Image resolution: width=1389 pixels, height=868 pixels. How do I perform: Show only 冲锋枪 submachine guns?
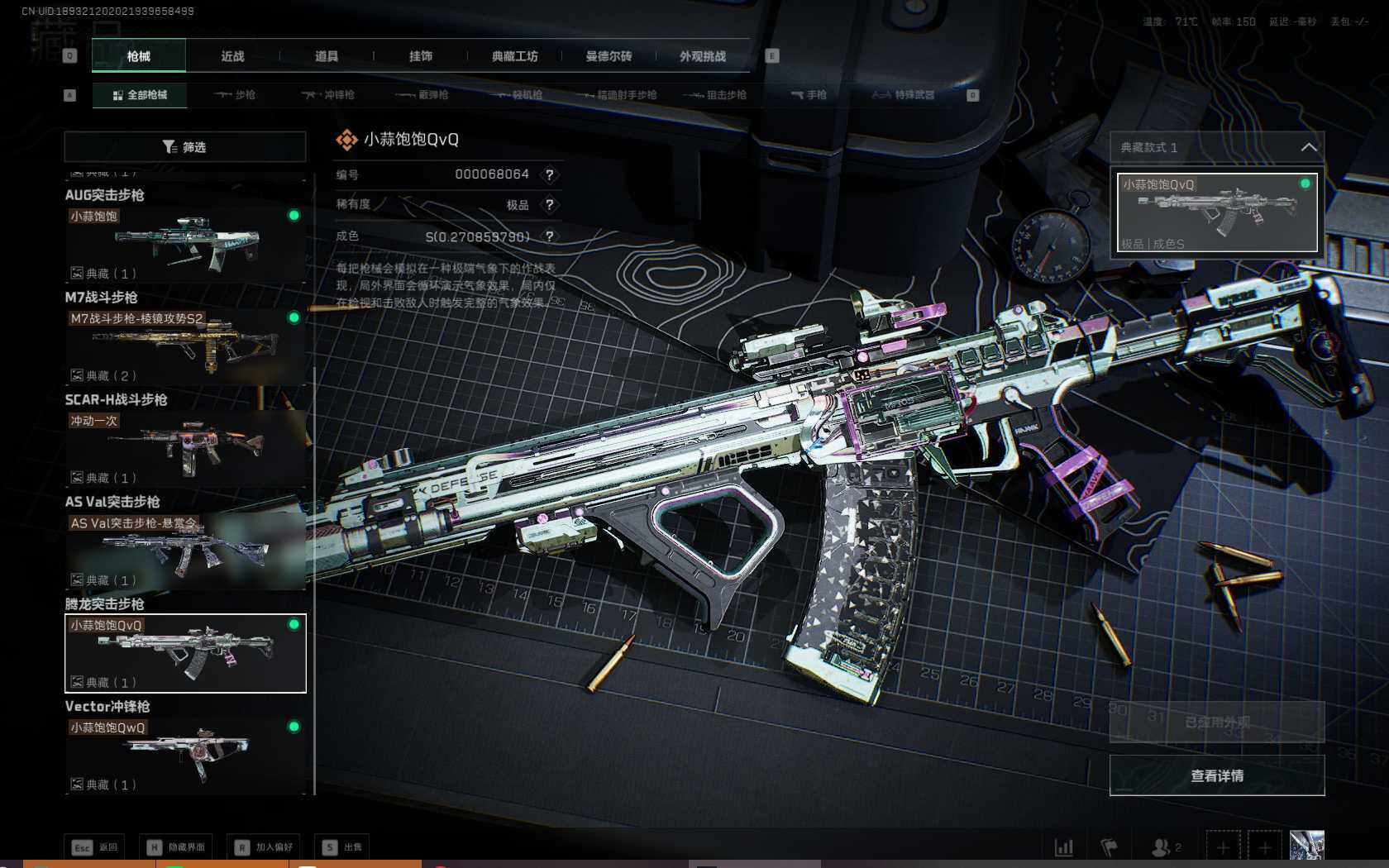point(328,95)
